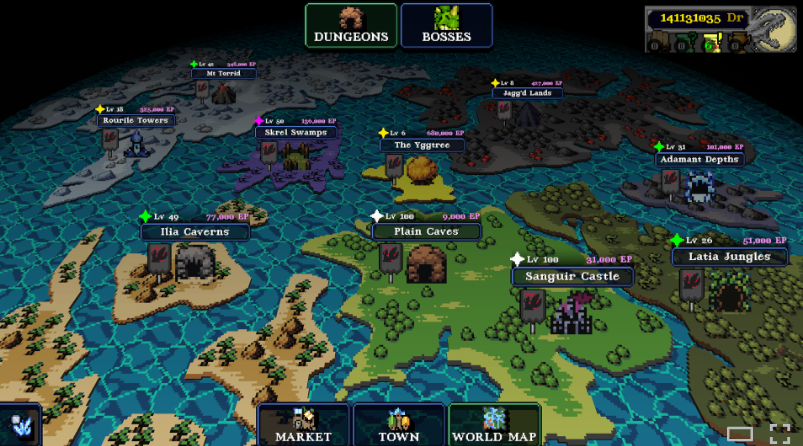This screenshot has height=446, width=803.
Task: Select the Rourile Towers dungeon
Action: coord(134,120)
